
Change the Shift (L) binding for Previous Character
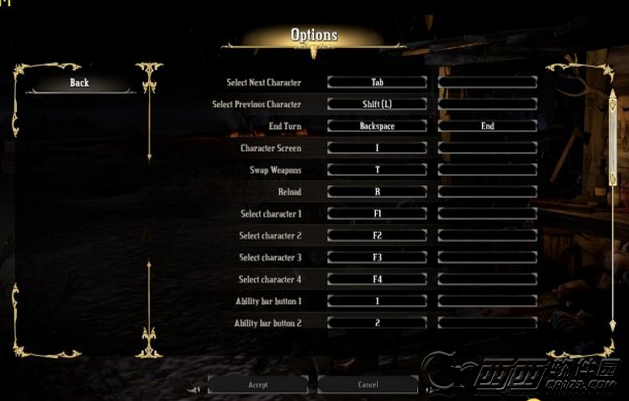pyautogui.click(x=377, y=104)
